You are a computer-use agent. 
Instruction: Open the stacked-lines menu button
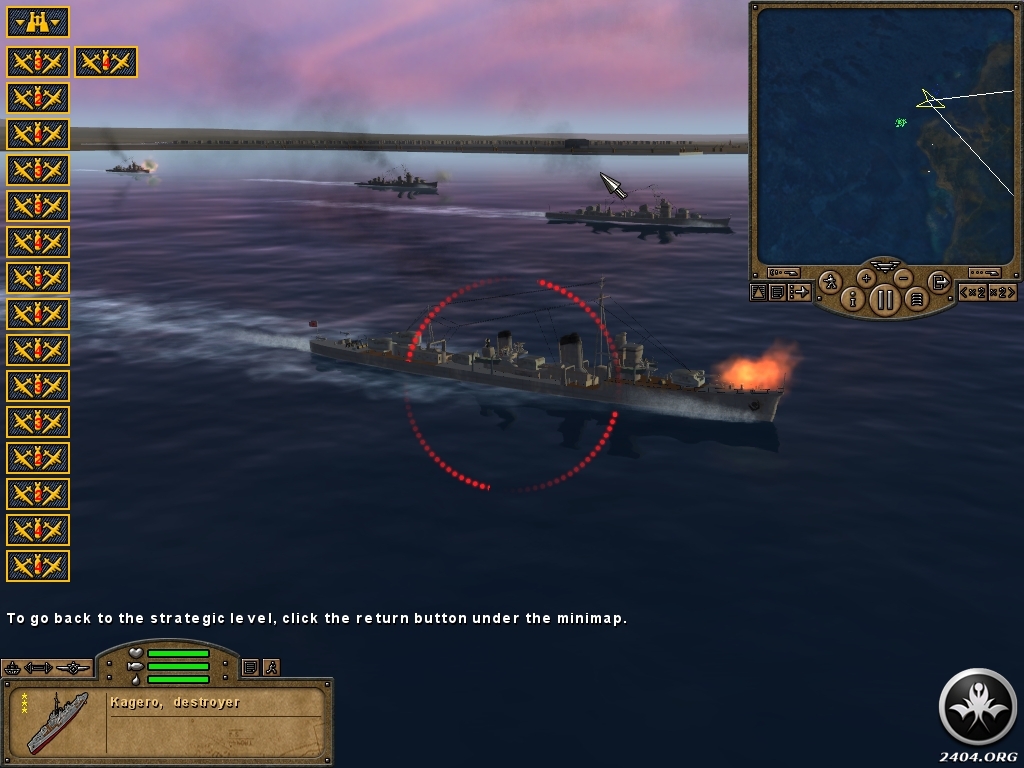[x=916, y=298]
